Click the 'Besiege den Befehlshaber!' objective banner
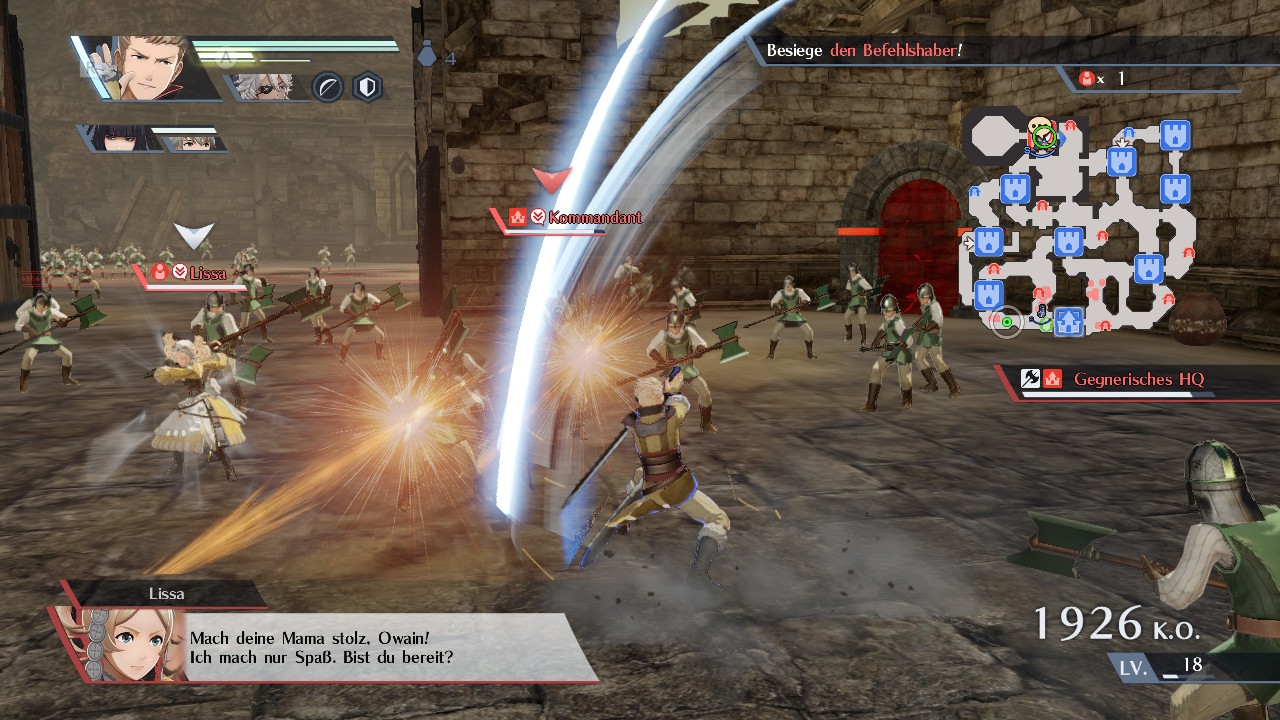 point(864,50)
